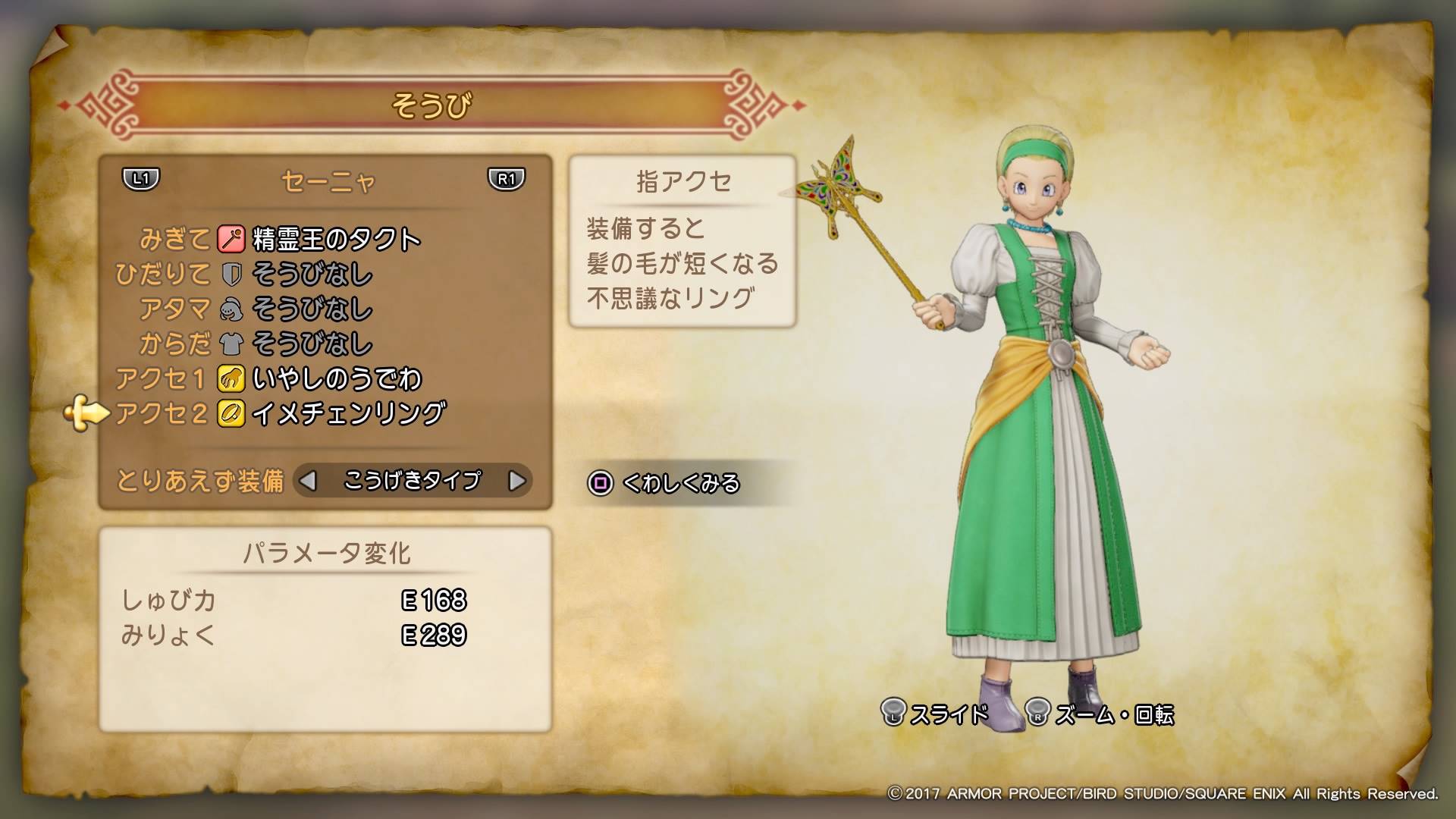
Task: Select the アタマ empty head slot
Action: (311, 309)
